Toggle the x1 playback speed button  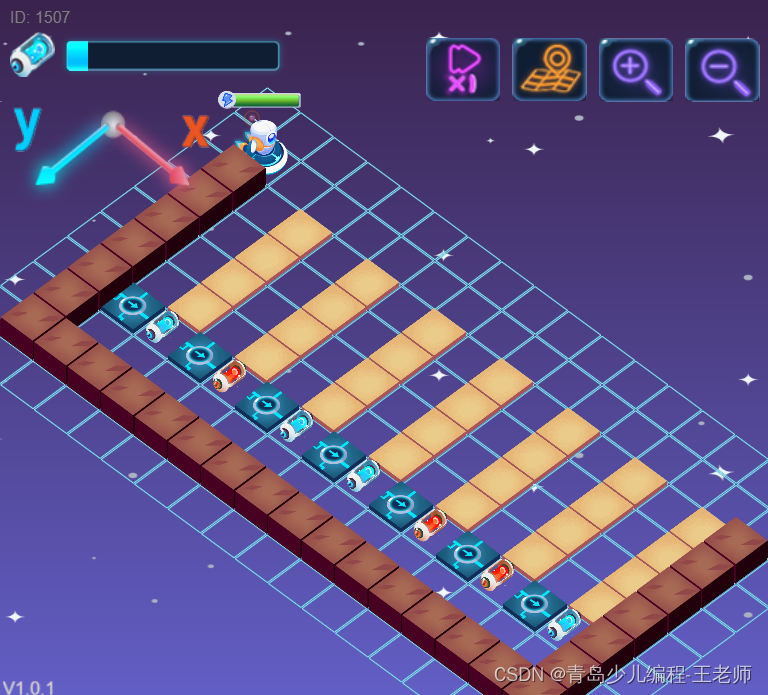click(462, 70)
